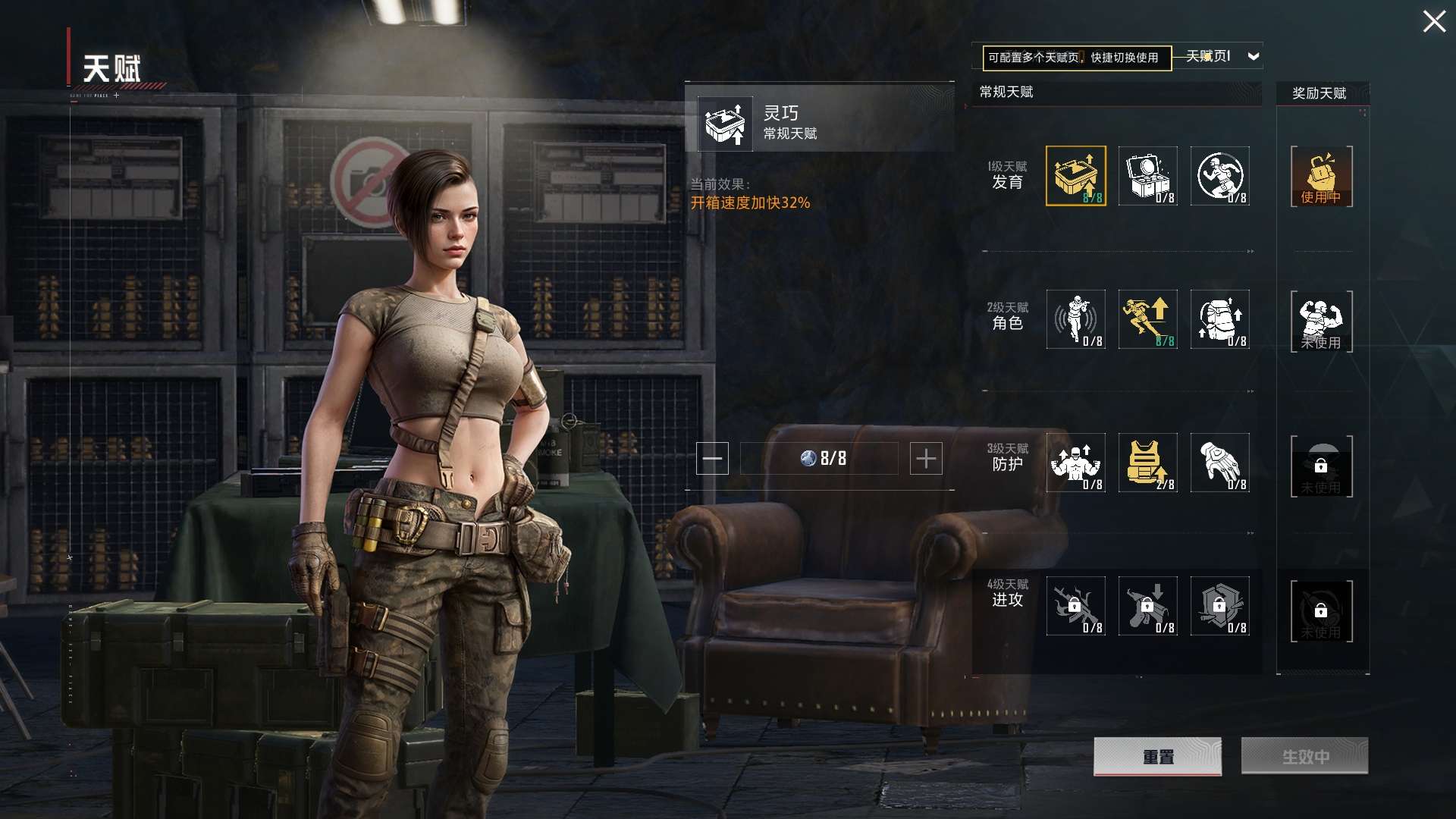Select the backpack capacity talent
The width and height of the screenshot is (1456, 819).
[x=1219, y=319]
